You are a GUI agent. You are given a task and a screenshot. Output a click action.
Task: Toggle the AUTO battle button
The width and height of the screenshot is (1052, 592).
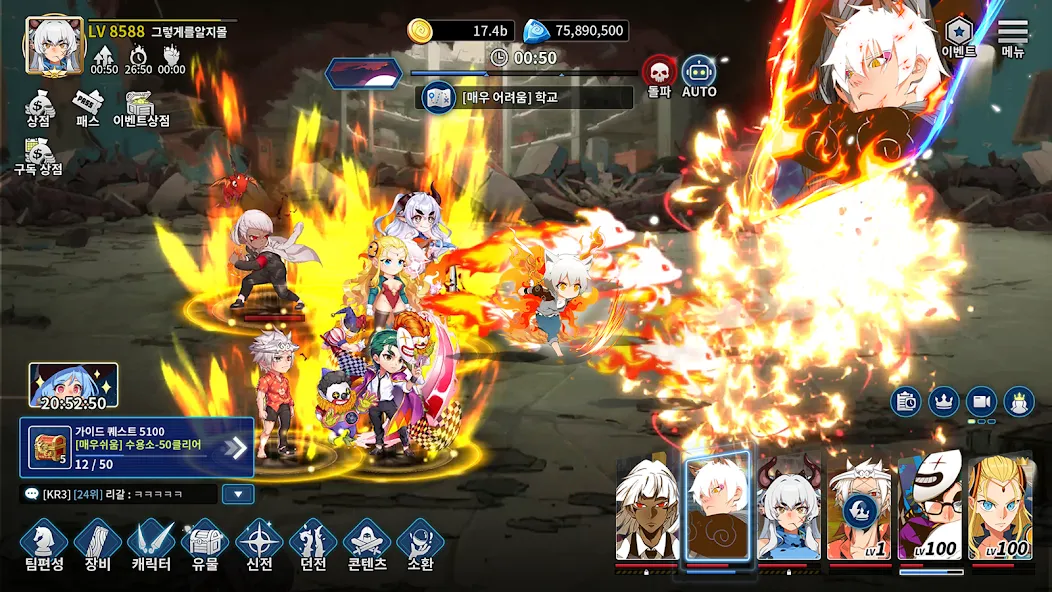[699, 76]
